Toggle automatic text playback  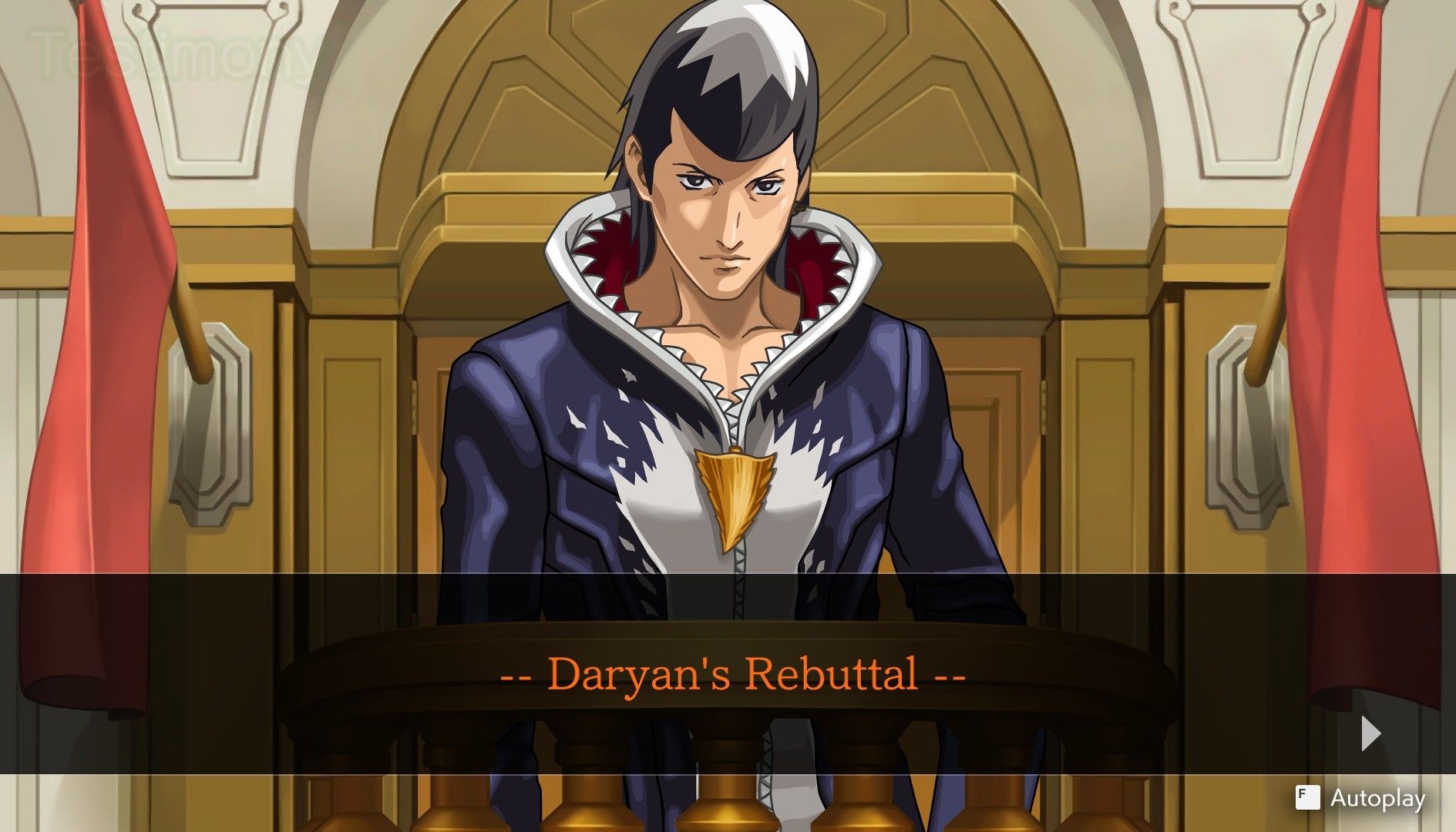[x=1372, y=799]
